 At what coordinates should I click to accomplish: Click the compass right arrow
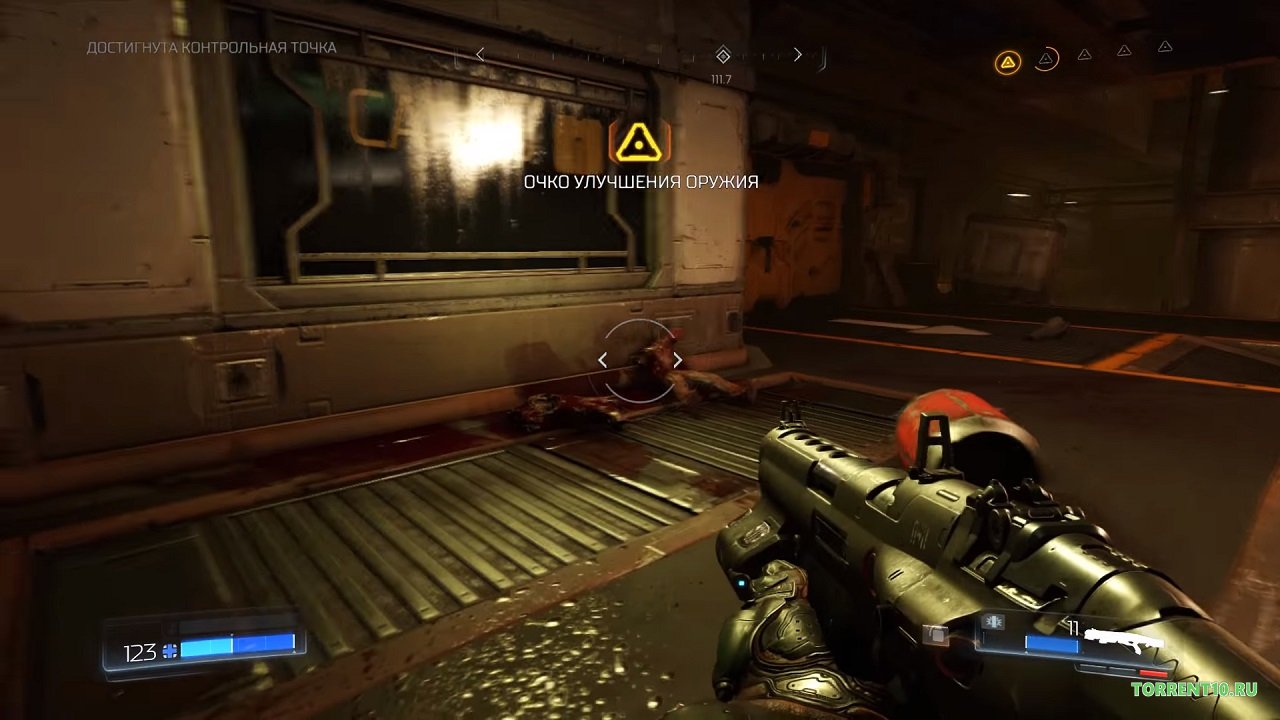click(797, 55)
